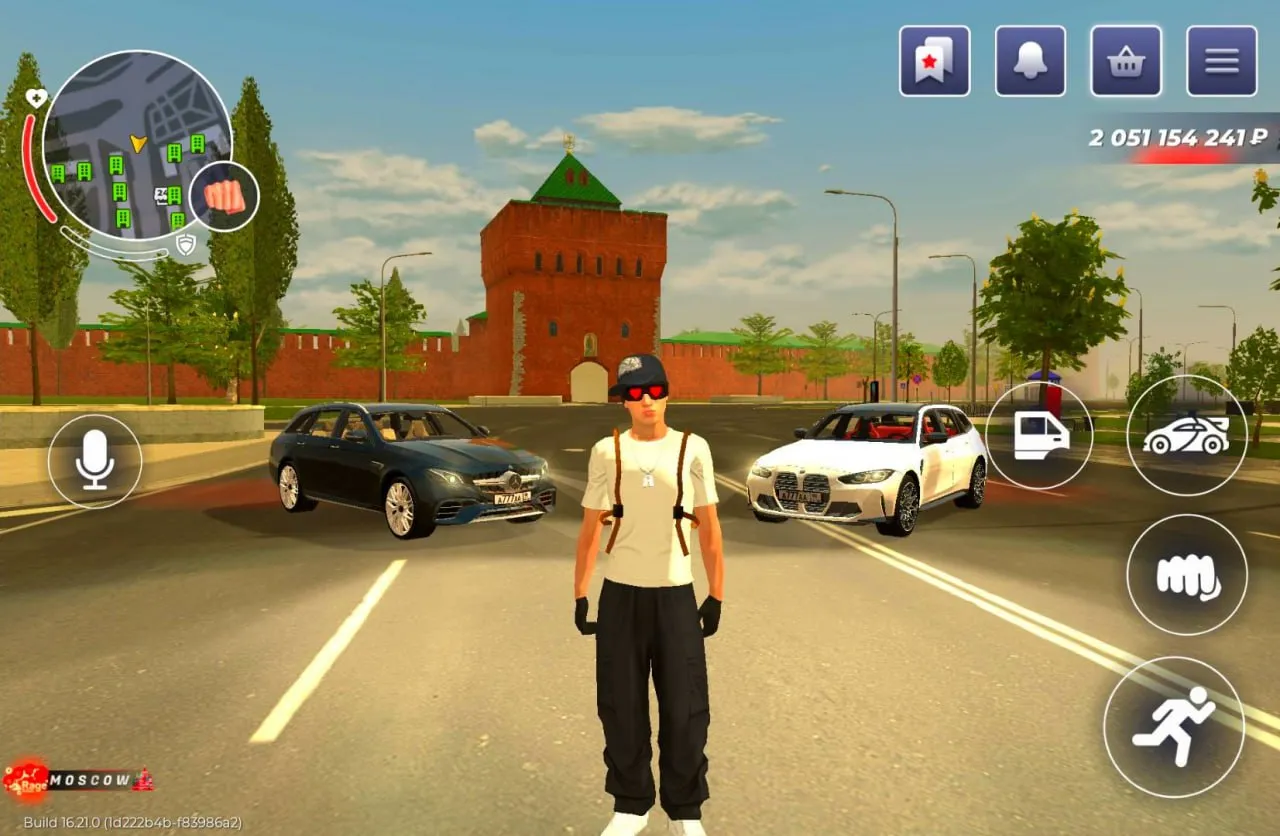Tap the van door enter-vehicle button
This screenshot has height=836, width=1280.
point(1039,435)
